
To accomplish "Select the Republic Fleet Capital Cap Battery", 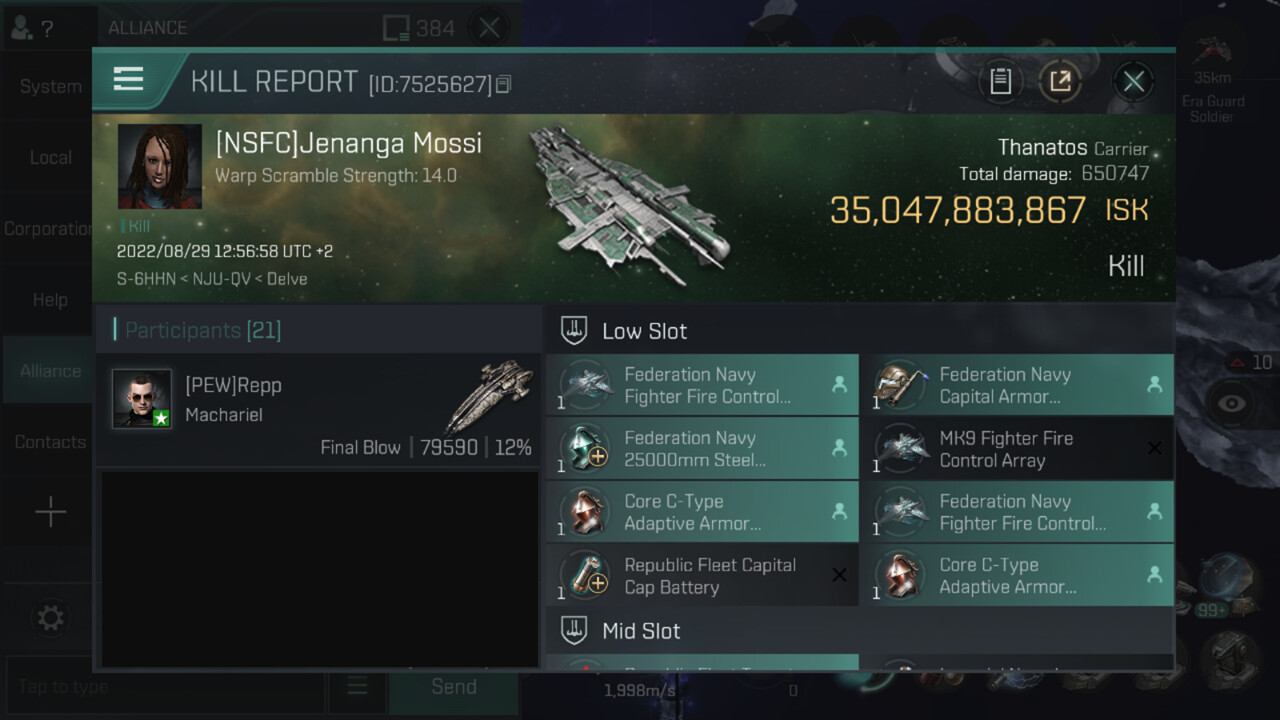I will 702,576.
